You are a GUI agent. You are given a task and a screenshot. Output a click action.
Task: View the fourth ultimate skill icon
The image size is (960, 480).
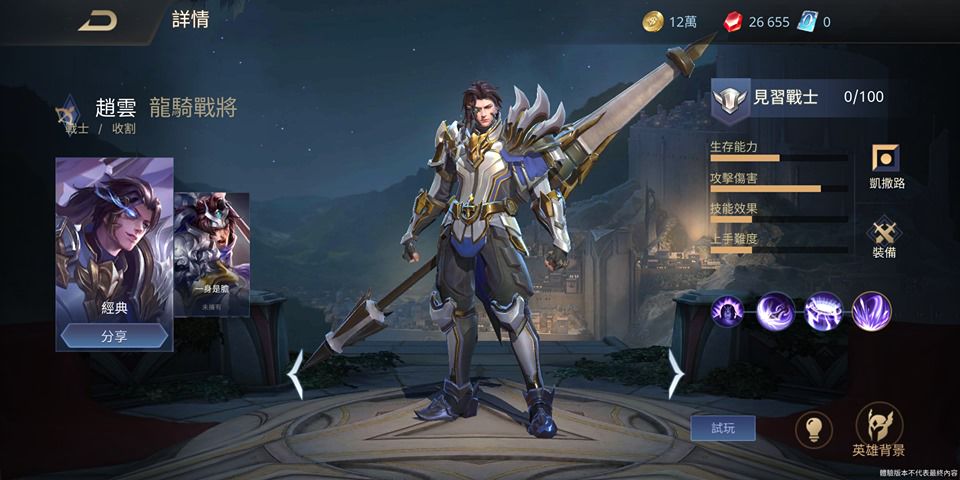(x=871, y=311)
